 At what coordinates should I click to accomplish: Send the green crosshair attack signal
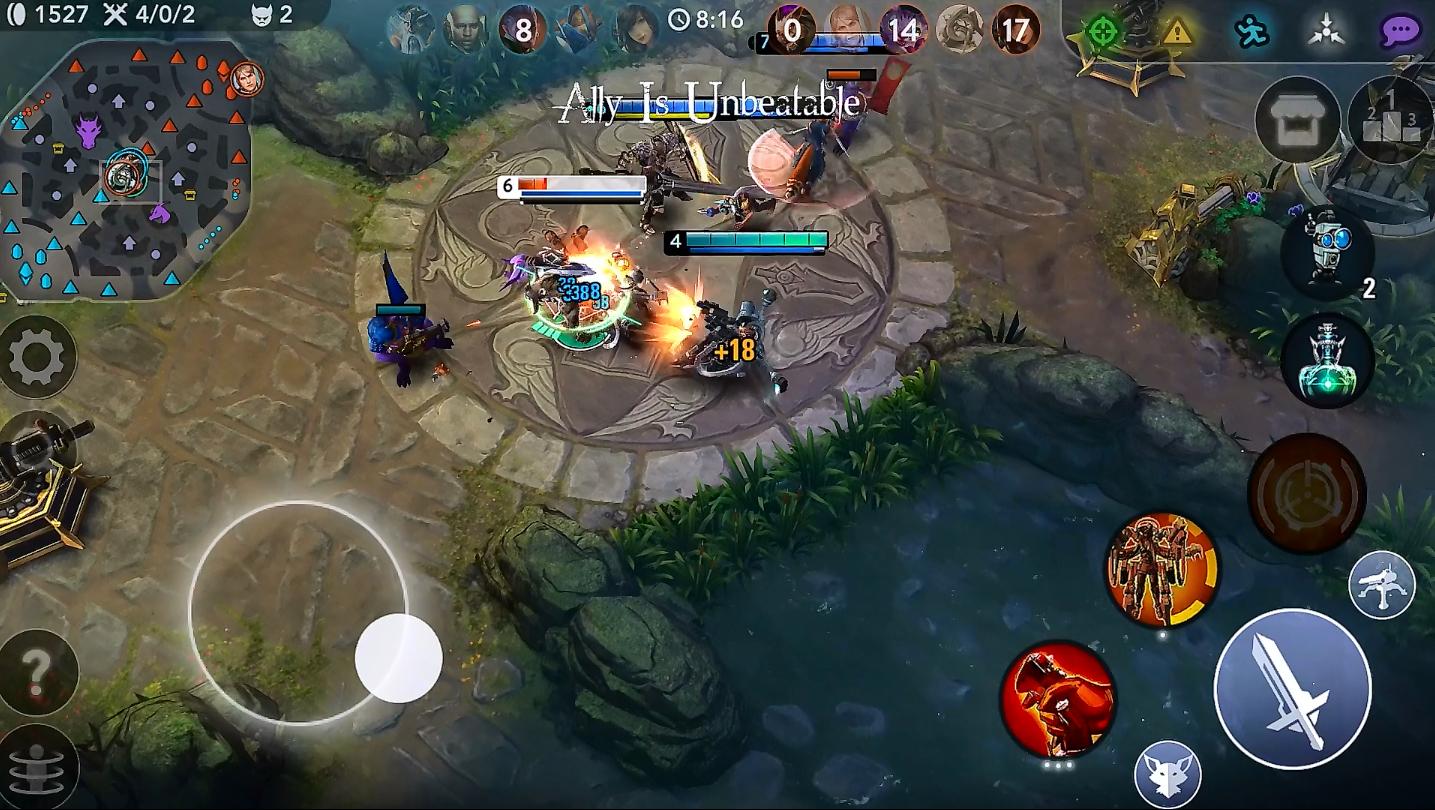pyautogui.click(x=1102, y=31)
